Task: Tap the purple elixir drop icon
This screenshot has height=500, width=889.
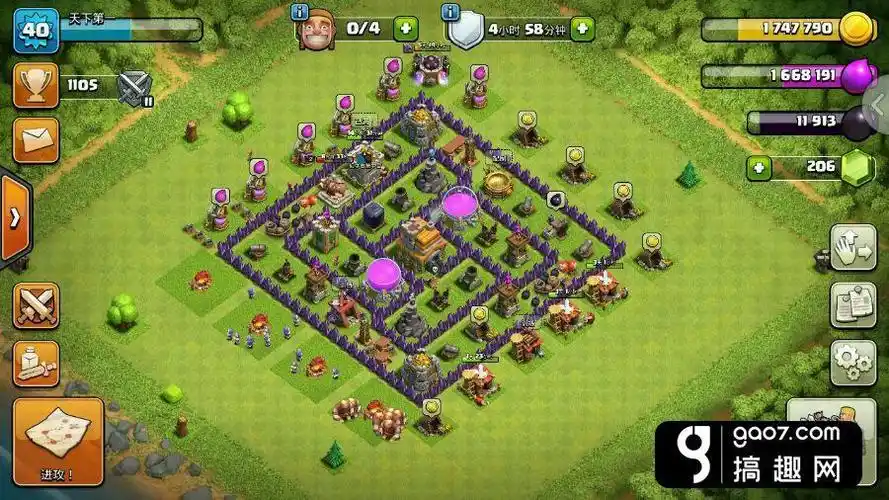Action: pyautogui.click(x=856, y=76)
